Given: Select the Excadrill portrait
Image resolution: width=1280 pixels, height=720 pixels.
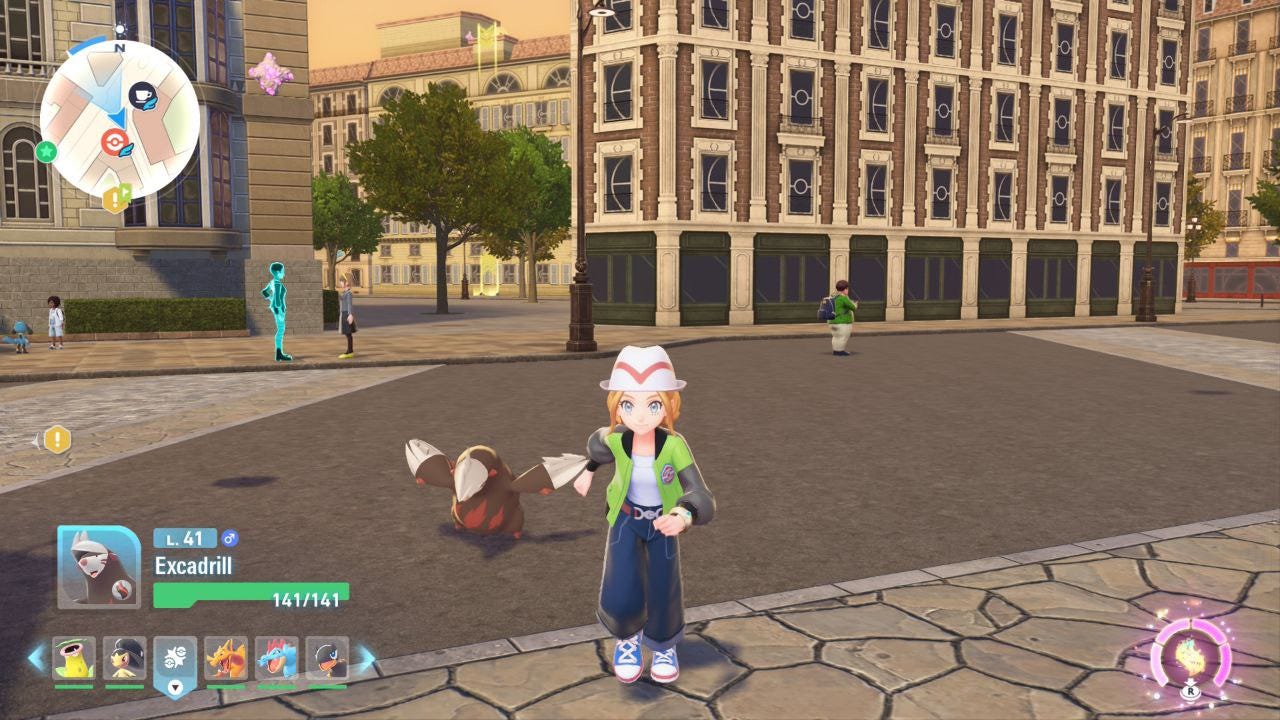Looking at the screenshot, I should coord(99,567).
